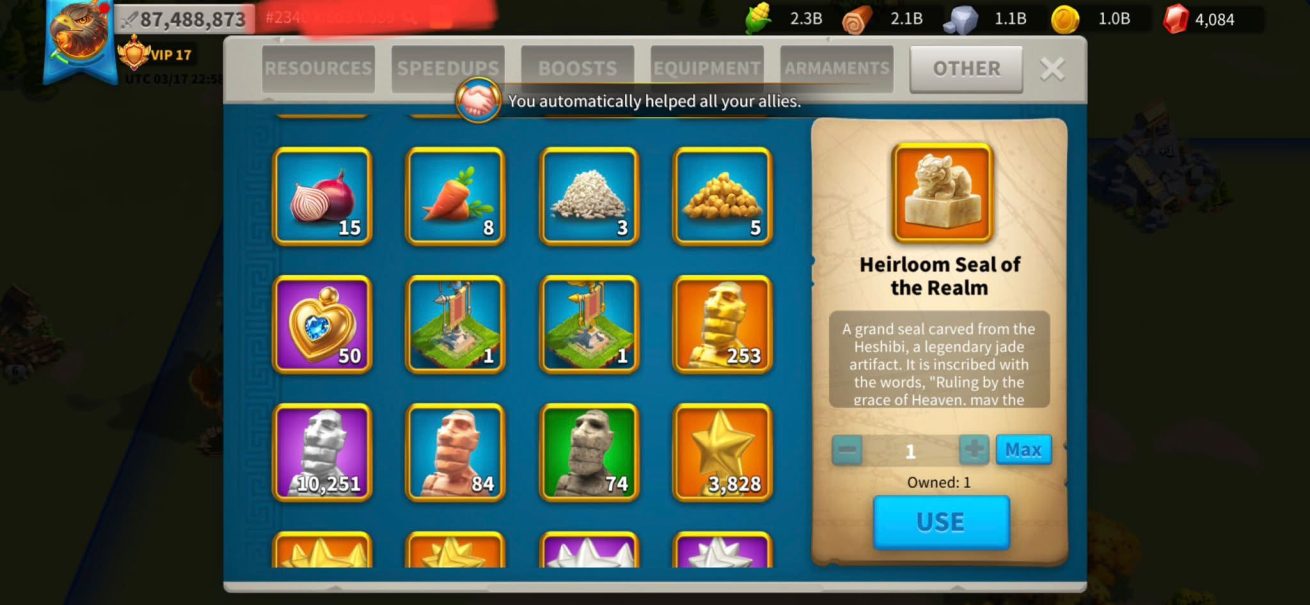Tap the Max quantity button
1310x605 pixels.
point(1023,450)
